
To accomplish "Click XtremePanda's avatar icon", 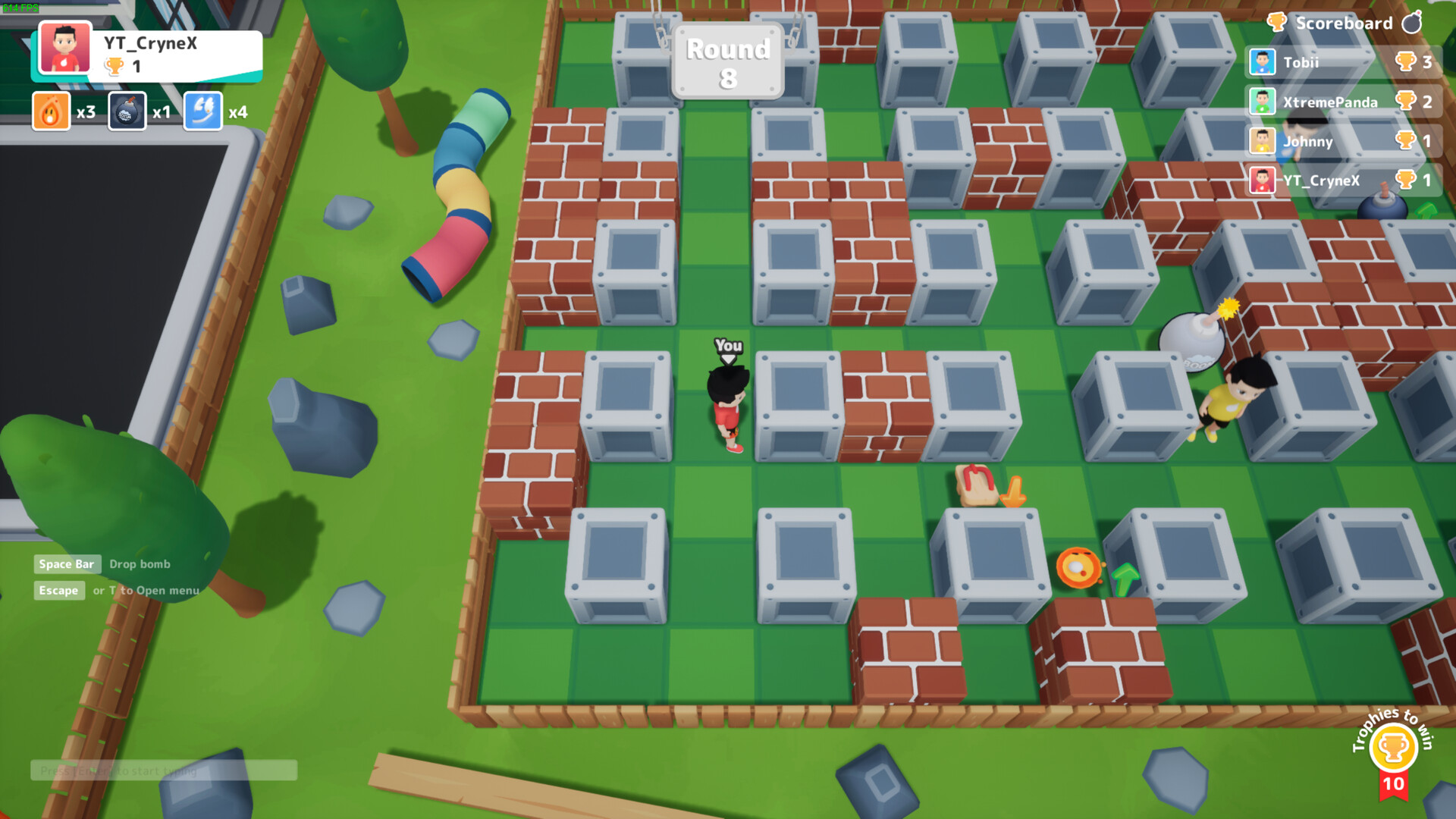I will coord(1262,102).
